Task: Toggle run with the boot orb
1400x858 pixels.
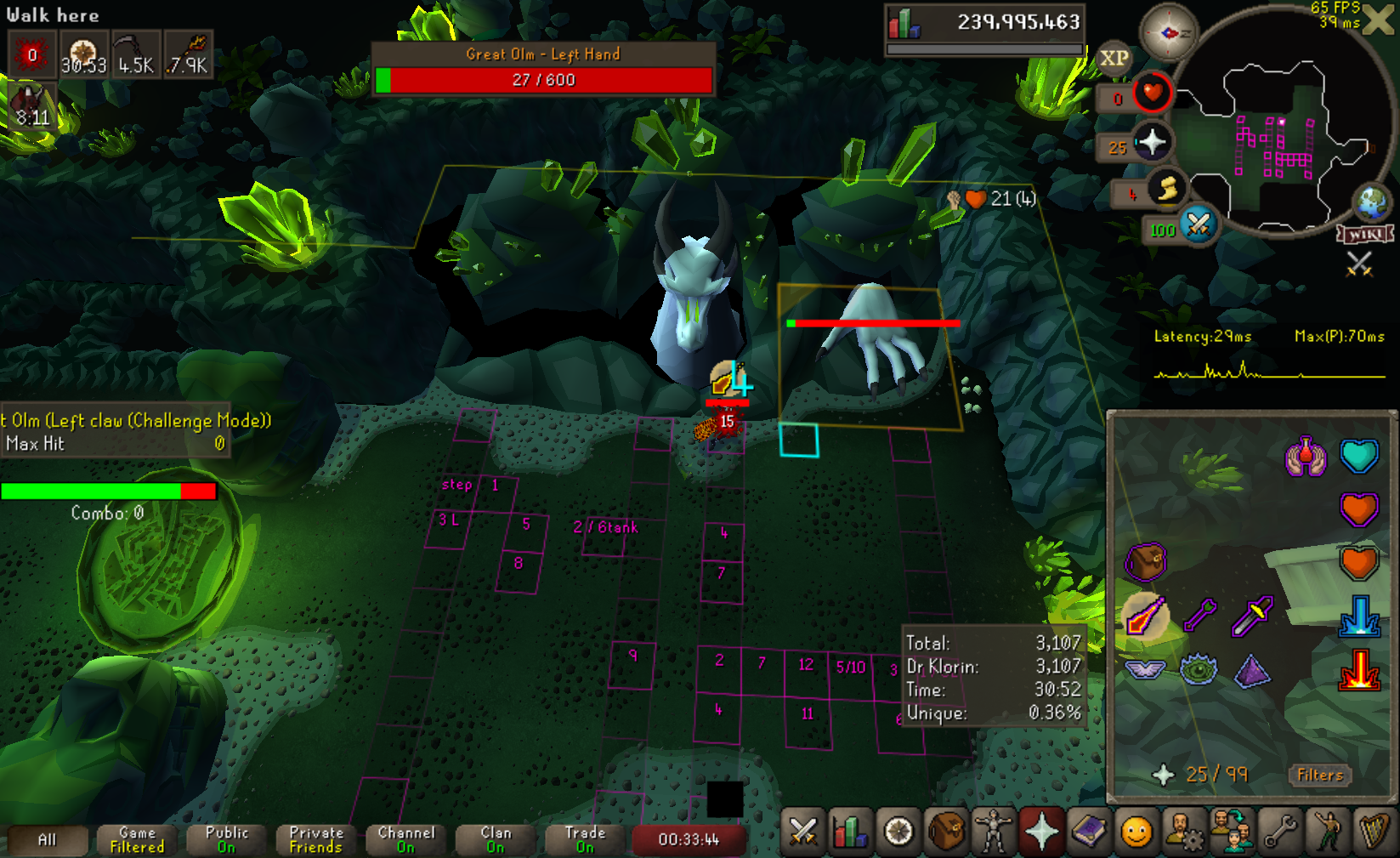Action: click(1167, 190)
